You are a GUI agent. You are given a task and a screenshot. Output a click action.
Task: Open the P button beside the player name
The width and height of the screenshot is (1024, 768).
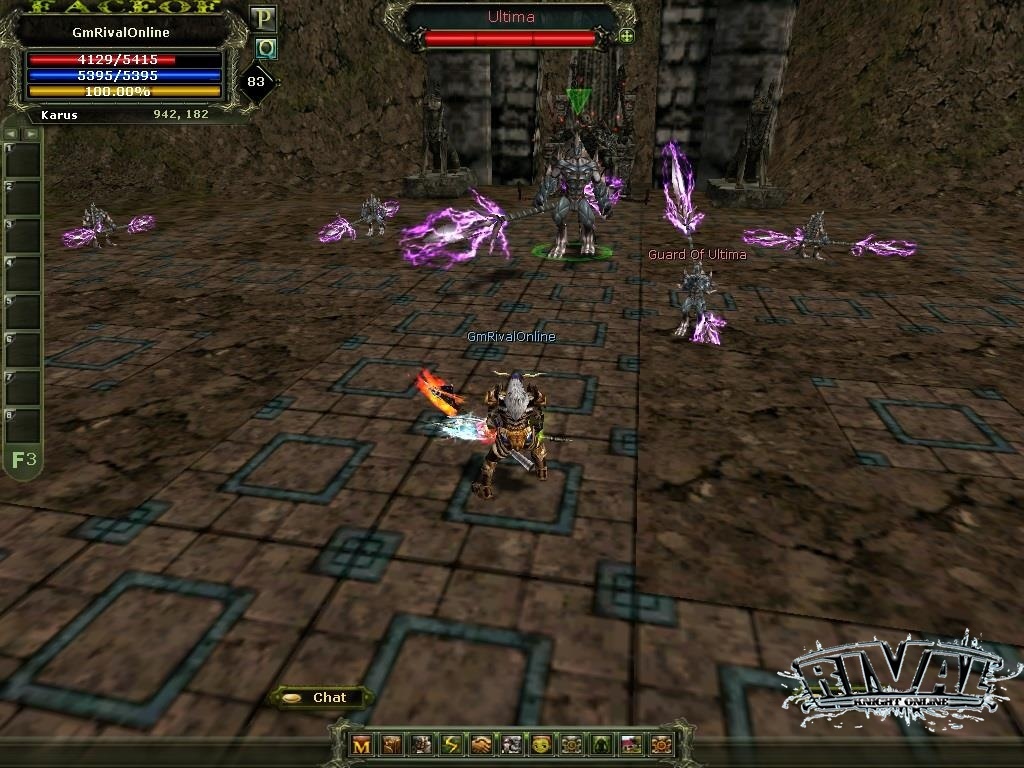(264, 18)
